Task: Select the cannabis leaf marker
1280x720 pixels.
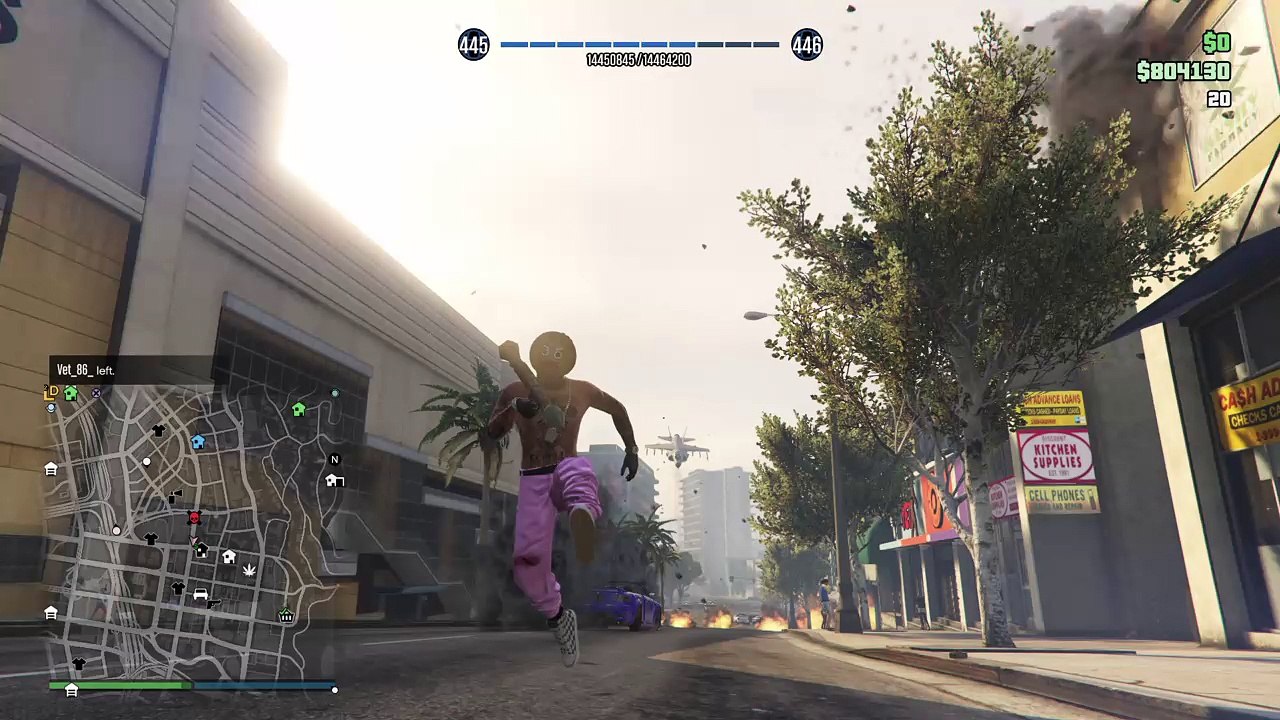Action: click(249, 570)
